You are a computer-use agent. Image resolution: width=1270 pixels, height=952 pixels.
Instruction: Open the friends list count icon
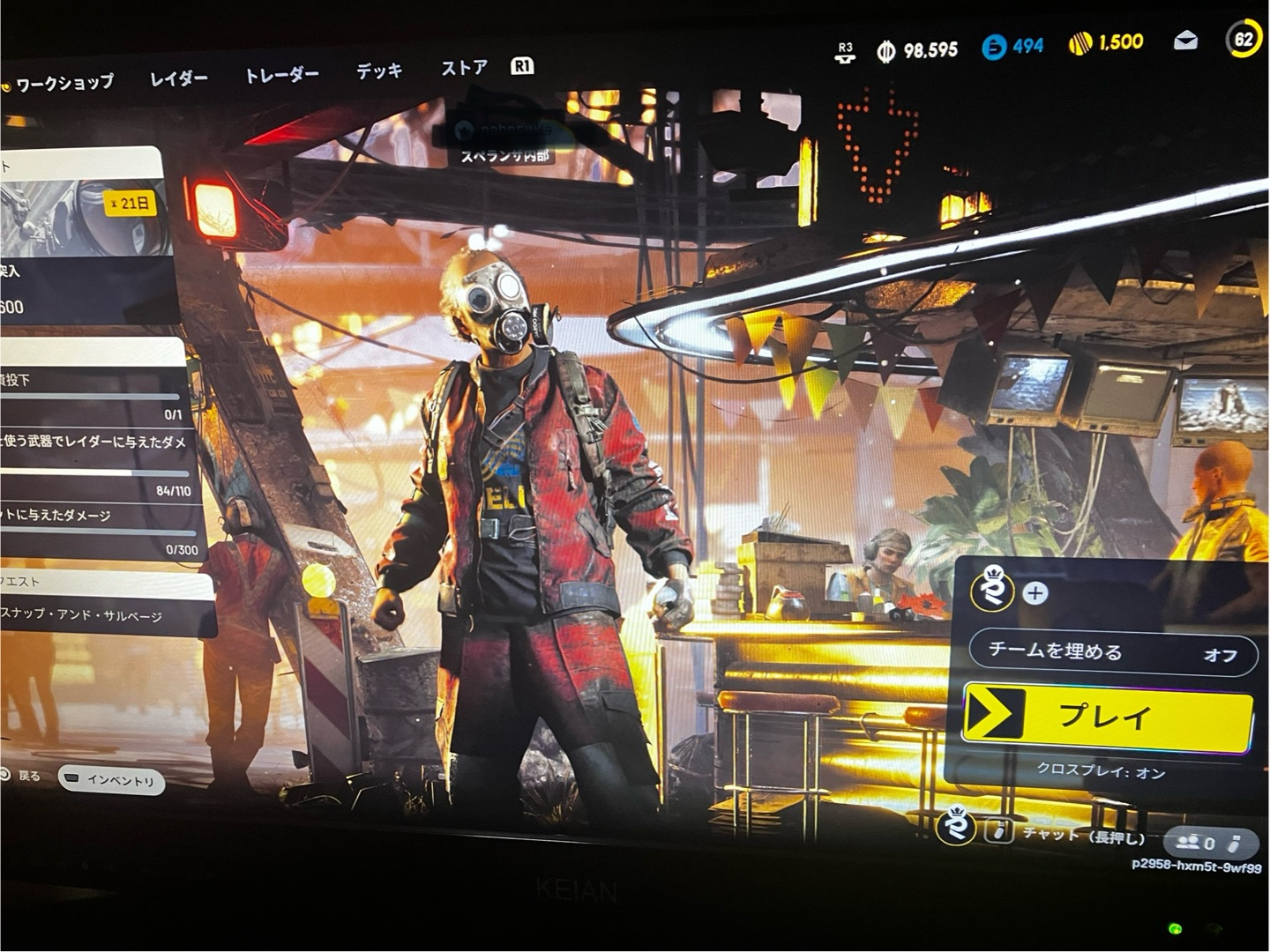[x=1198, y=844]
